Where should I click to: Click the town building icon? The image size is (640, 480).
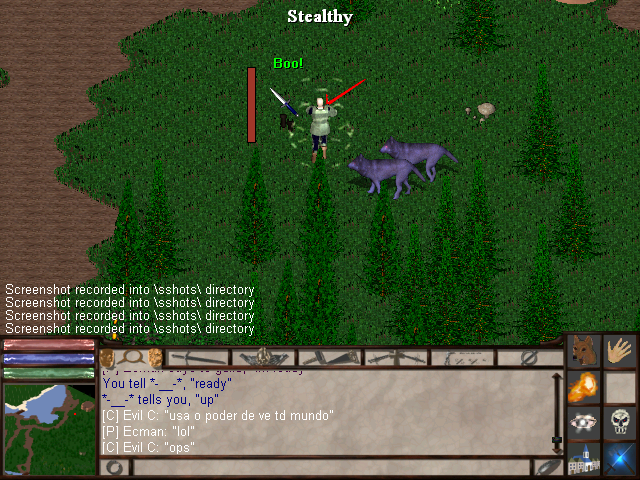[x=583, y=458]
